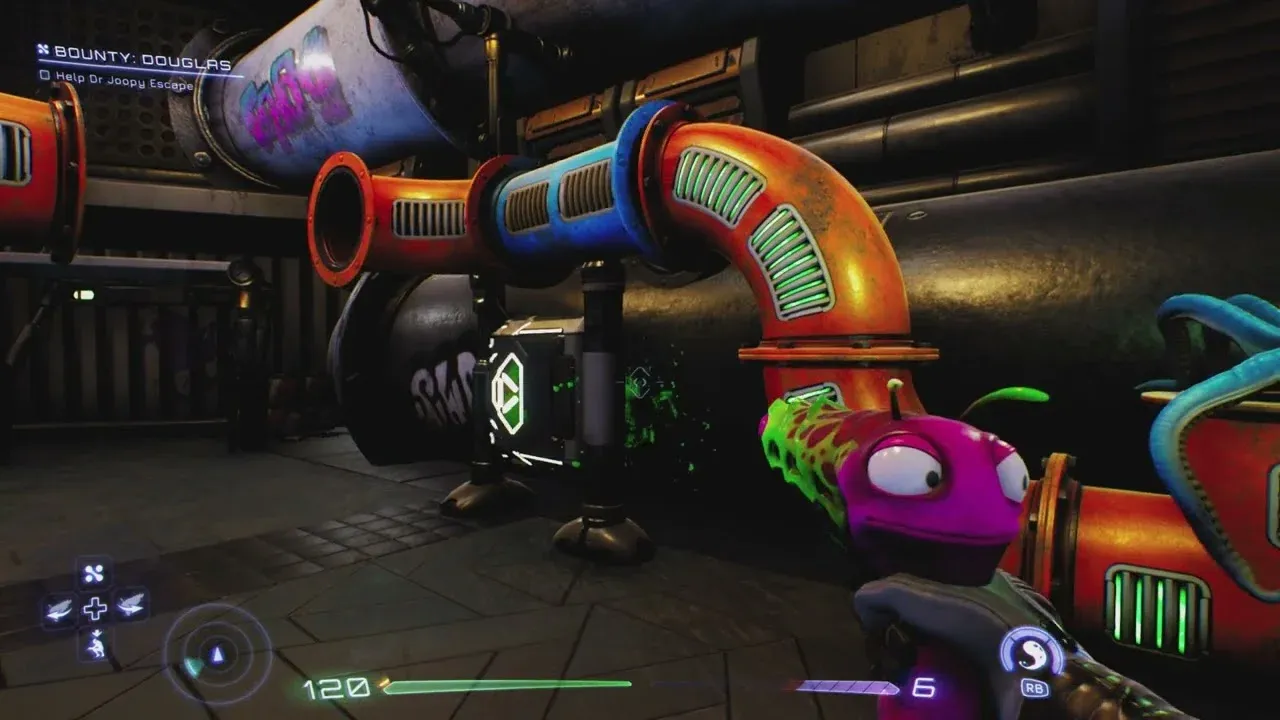Select the four-dot icon above the d-pad
This screenshot has width=1280, height=720.
[95, 573]
